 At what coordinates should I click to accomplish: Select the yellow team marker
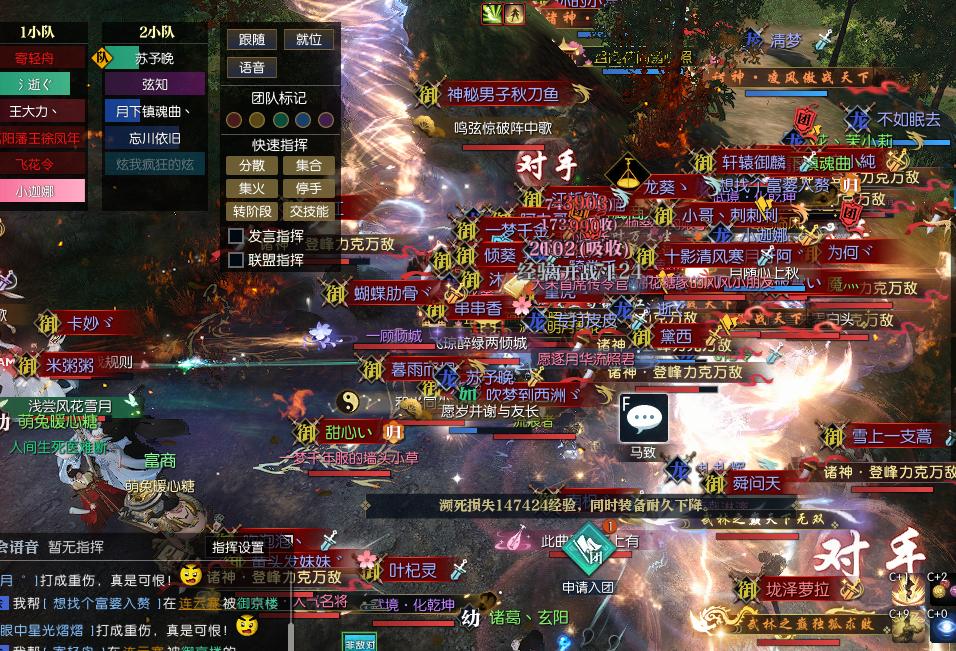pos(257,120)
